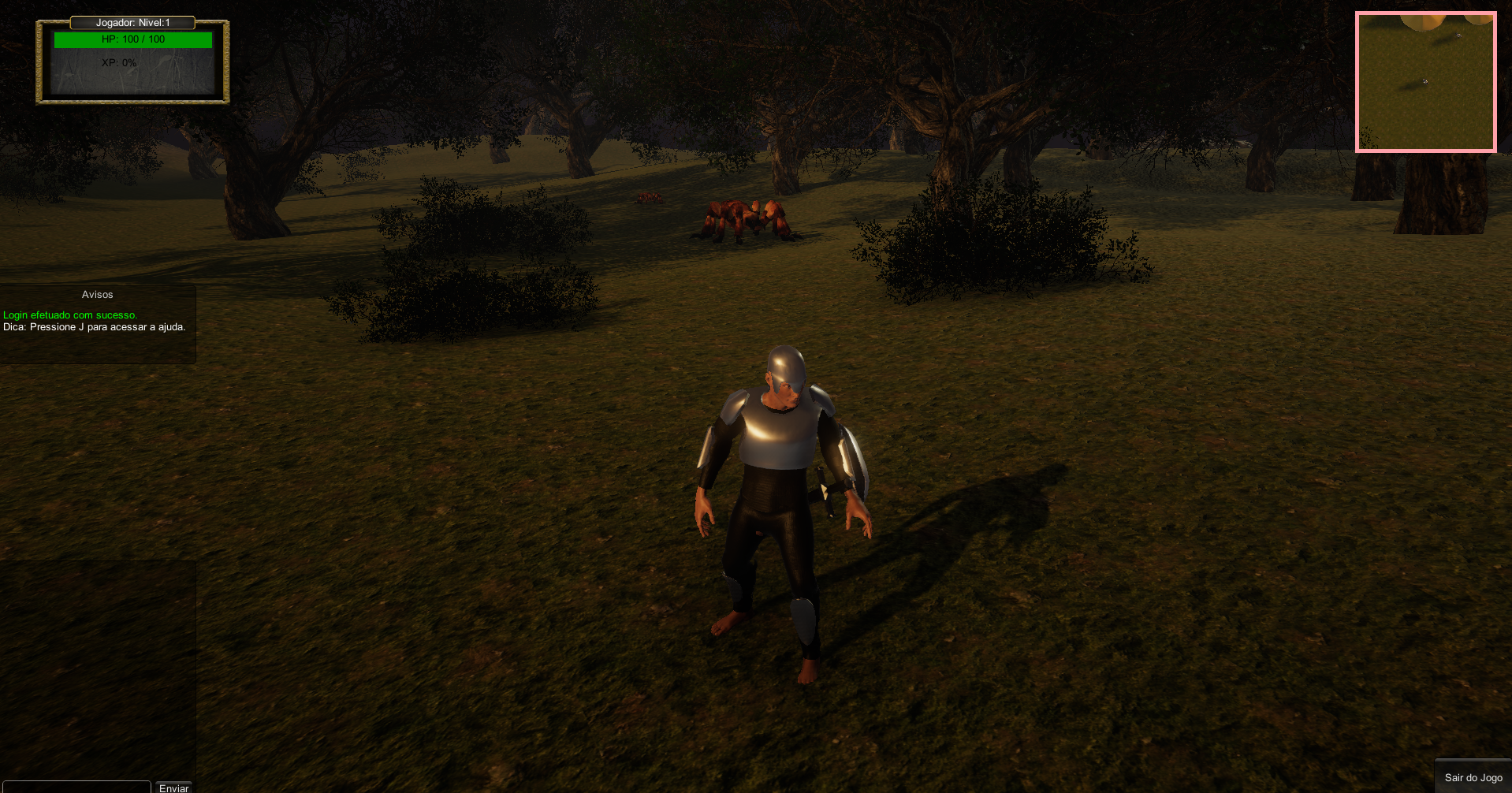Image resolution: width=1512 pixels, height=793 pixels.
Task: Select the Jogador Nivel:1 title plate
Action: click(x=132, y=23)
